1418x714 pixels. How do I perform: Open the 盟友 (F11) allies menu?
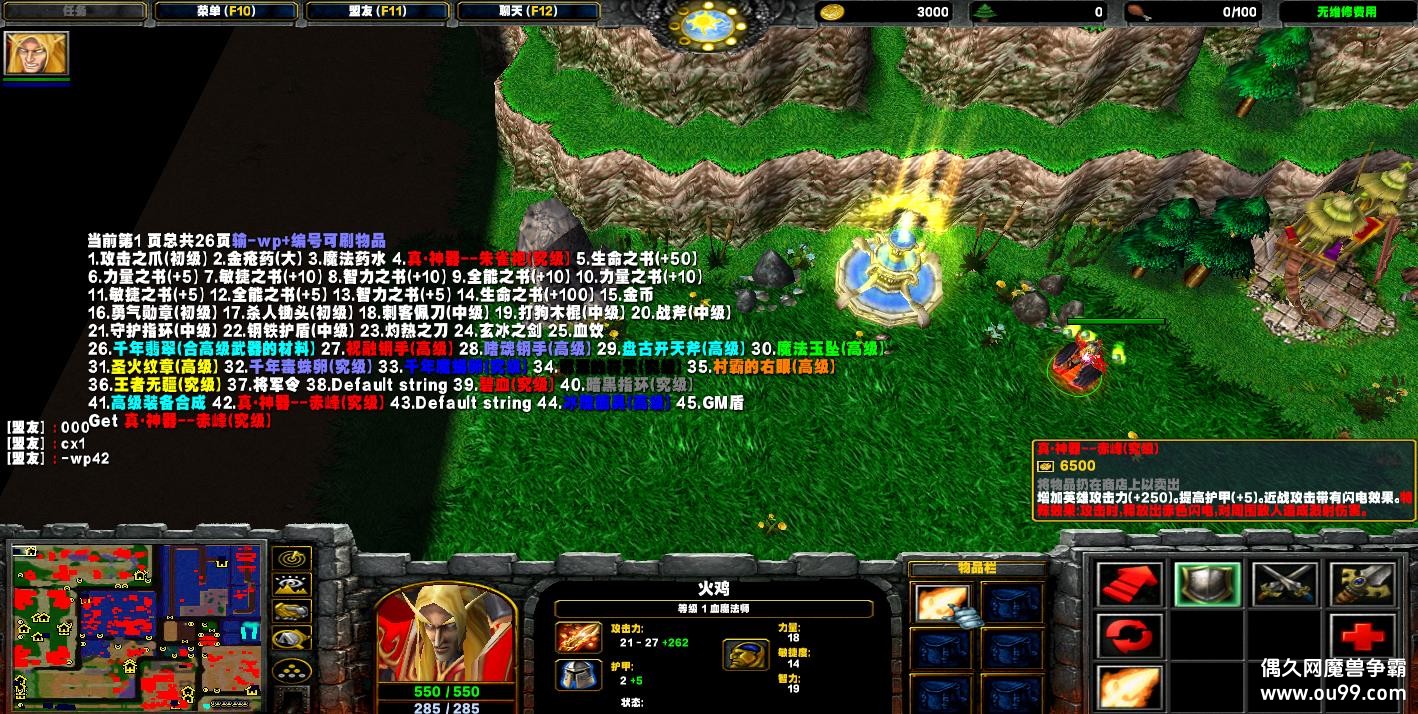click(378, 12)
